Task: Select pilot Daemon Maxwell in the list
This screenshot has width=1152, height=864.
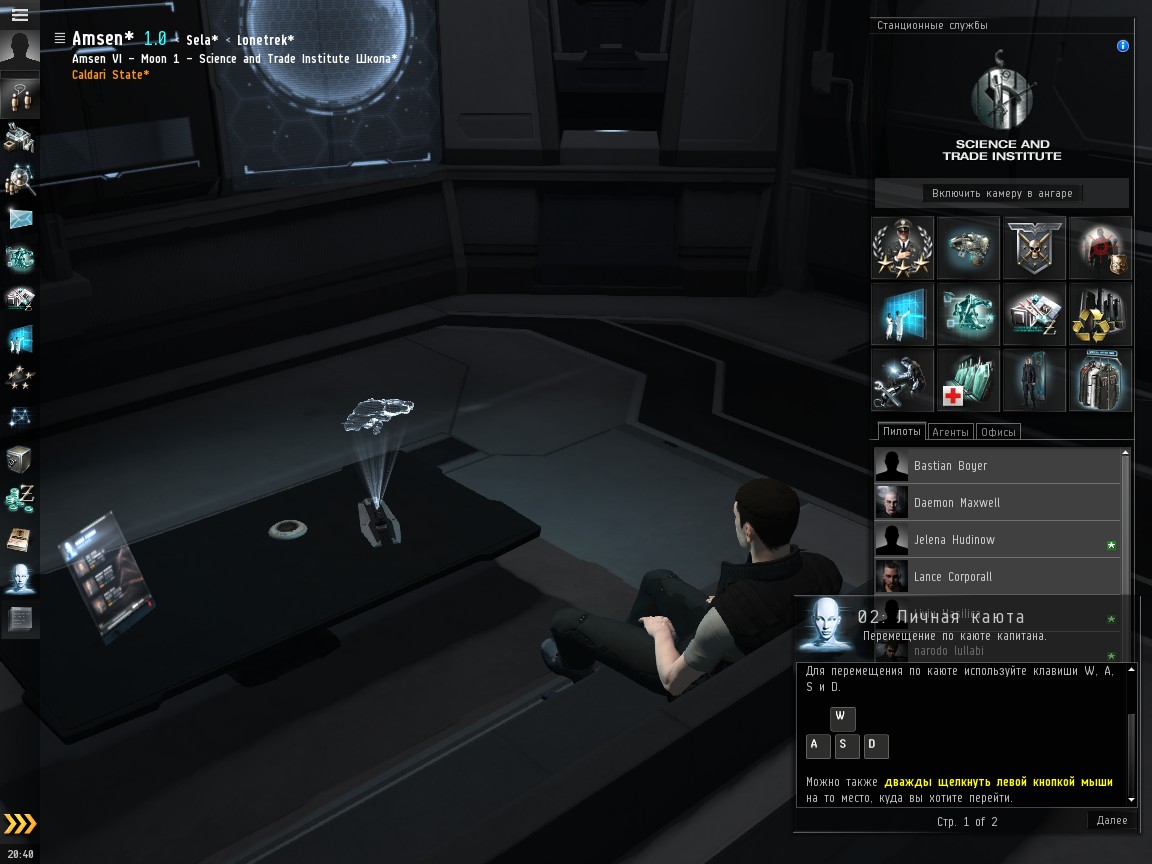Action: click(956, 502)
